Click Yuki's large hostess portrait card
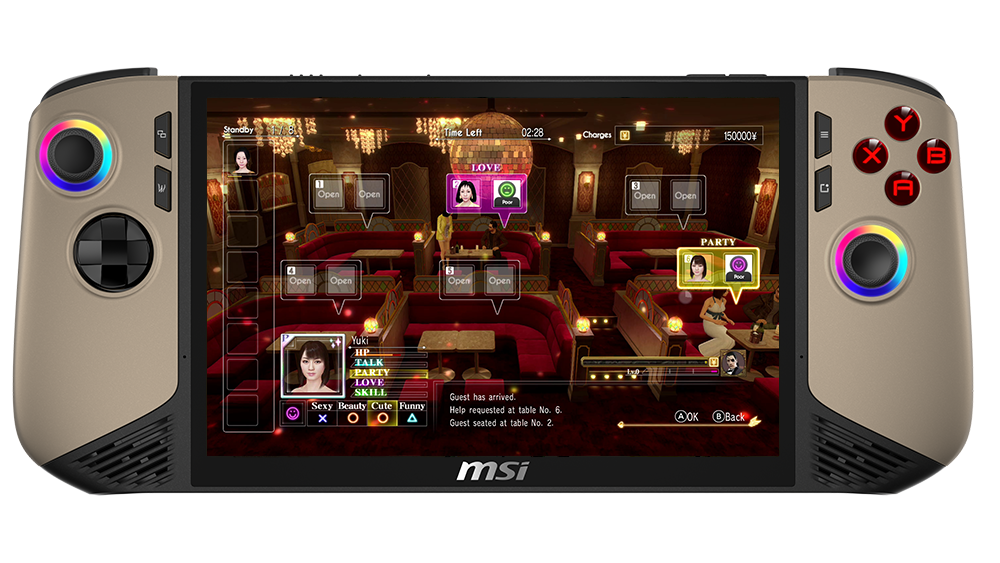Viewport: 1000px width, 563px height. 313,366
